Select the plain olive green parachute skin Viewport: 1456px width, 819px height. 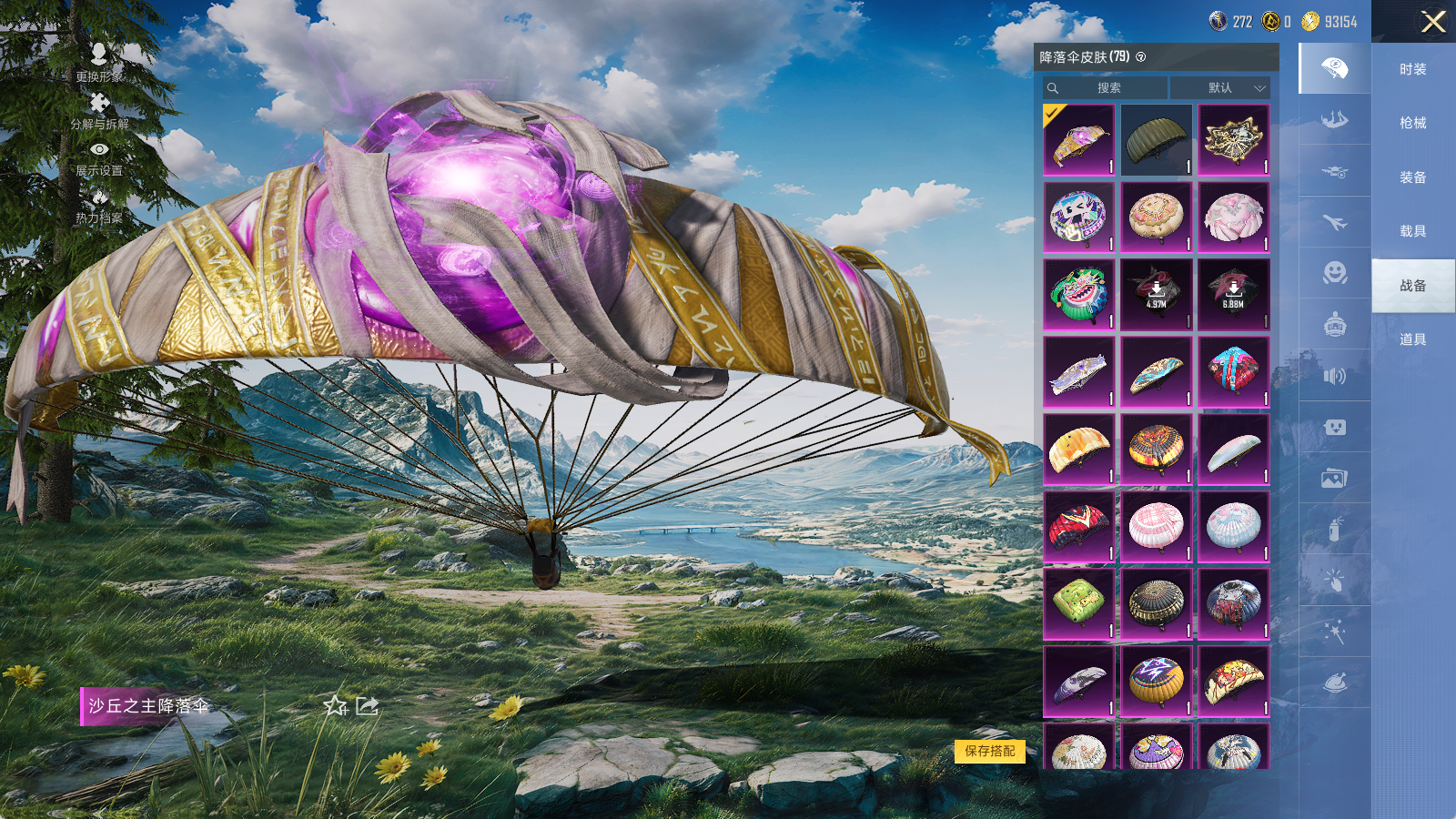tap(1156, 139)
